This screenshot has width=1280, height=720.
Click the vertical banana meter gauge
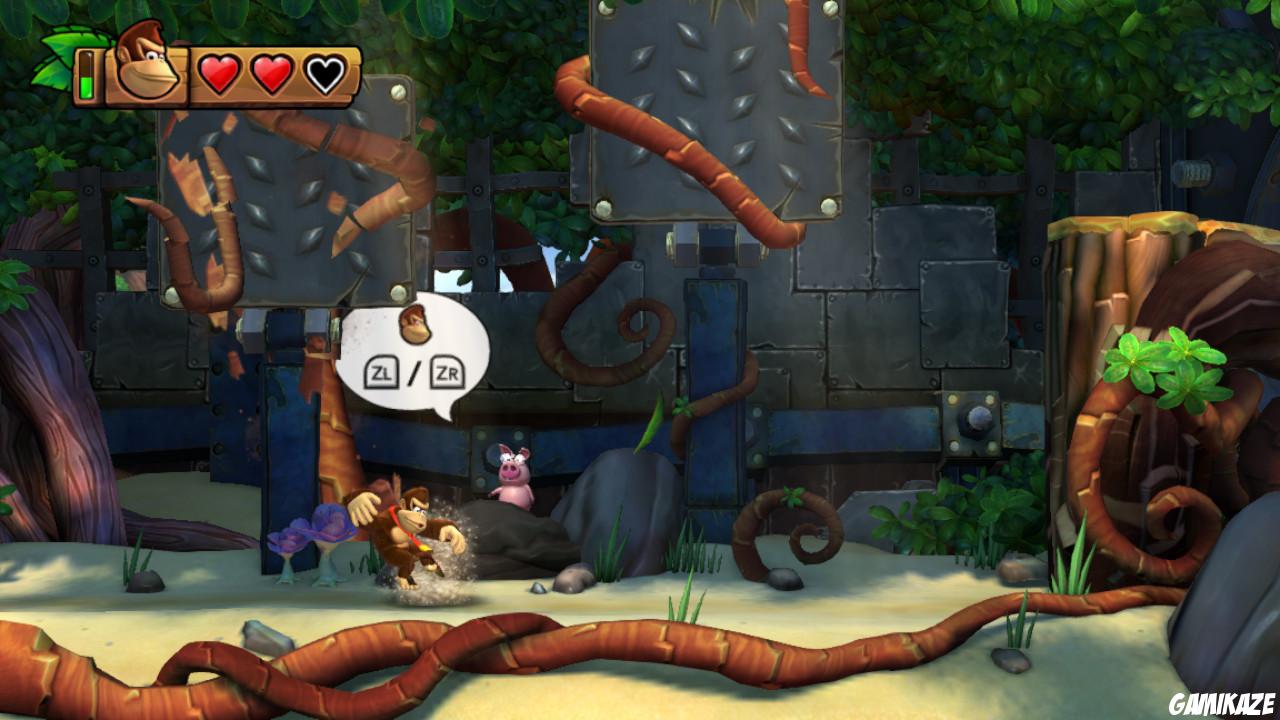coord(88,75)
